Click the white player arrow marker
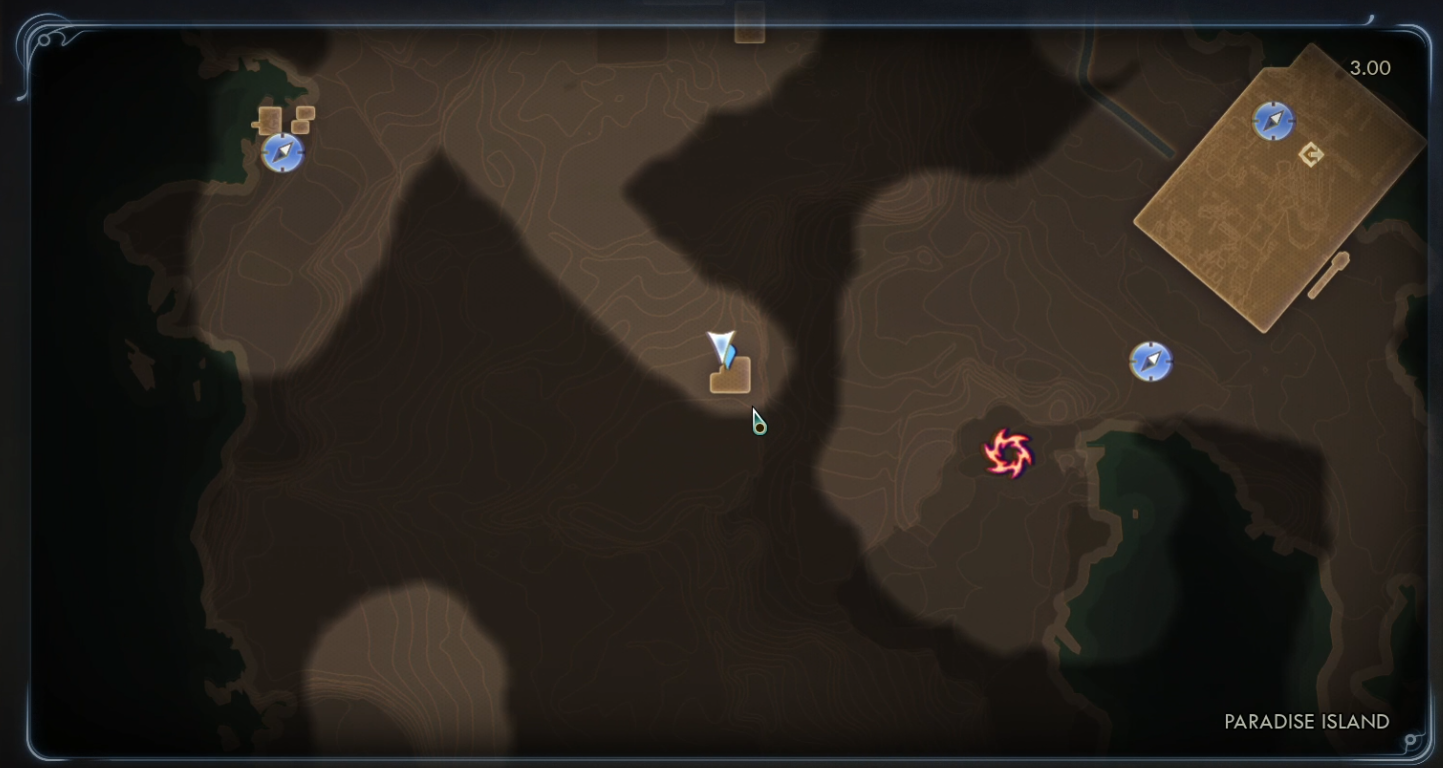Image resolution: width=1443 pixels, height=768 pixels. [721, 347]
